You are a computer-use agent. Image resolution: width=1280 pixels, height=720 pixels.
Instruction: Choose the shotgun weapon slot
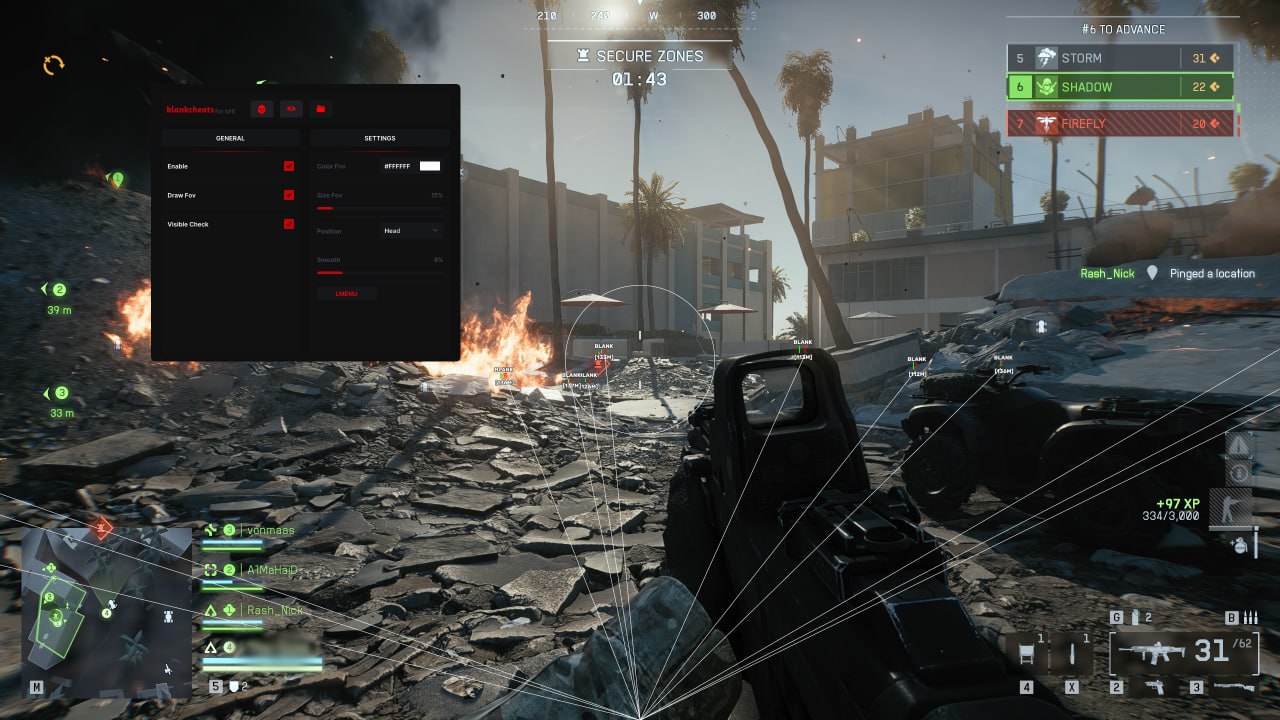pos(1232,687)
